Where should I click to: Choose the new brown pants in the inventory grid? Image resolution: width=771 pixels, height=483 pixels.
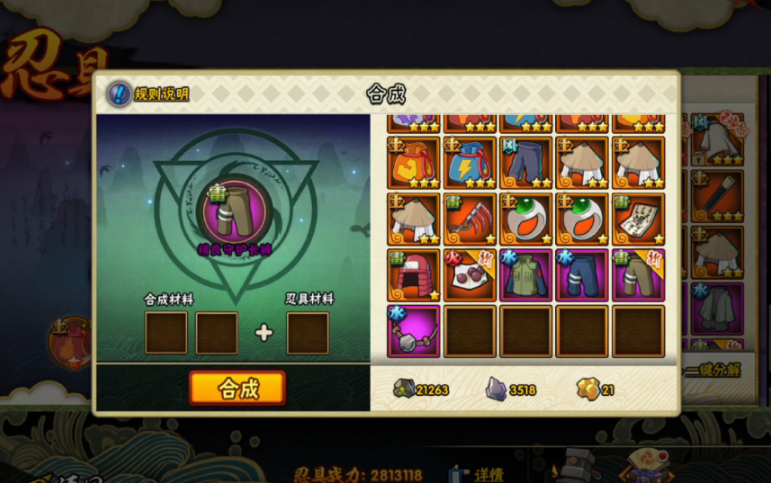coord(638,274)
